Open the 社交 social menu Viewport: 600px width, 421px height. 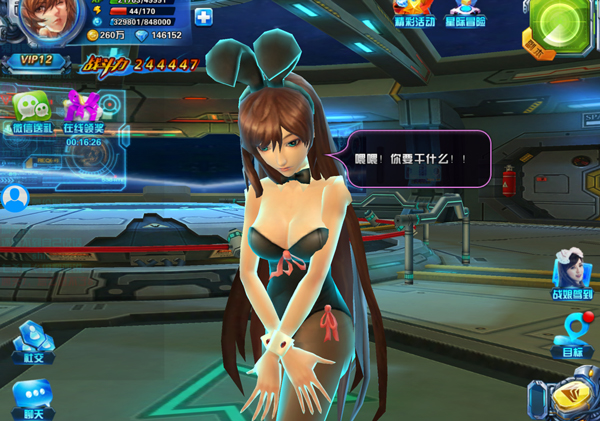tap(32, 342)
